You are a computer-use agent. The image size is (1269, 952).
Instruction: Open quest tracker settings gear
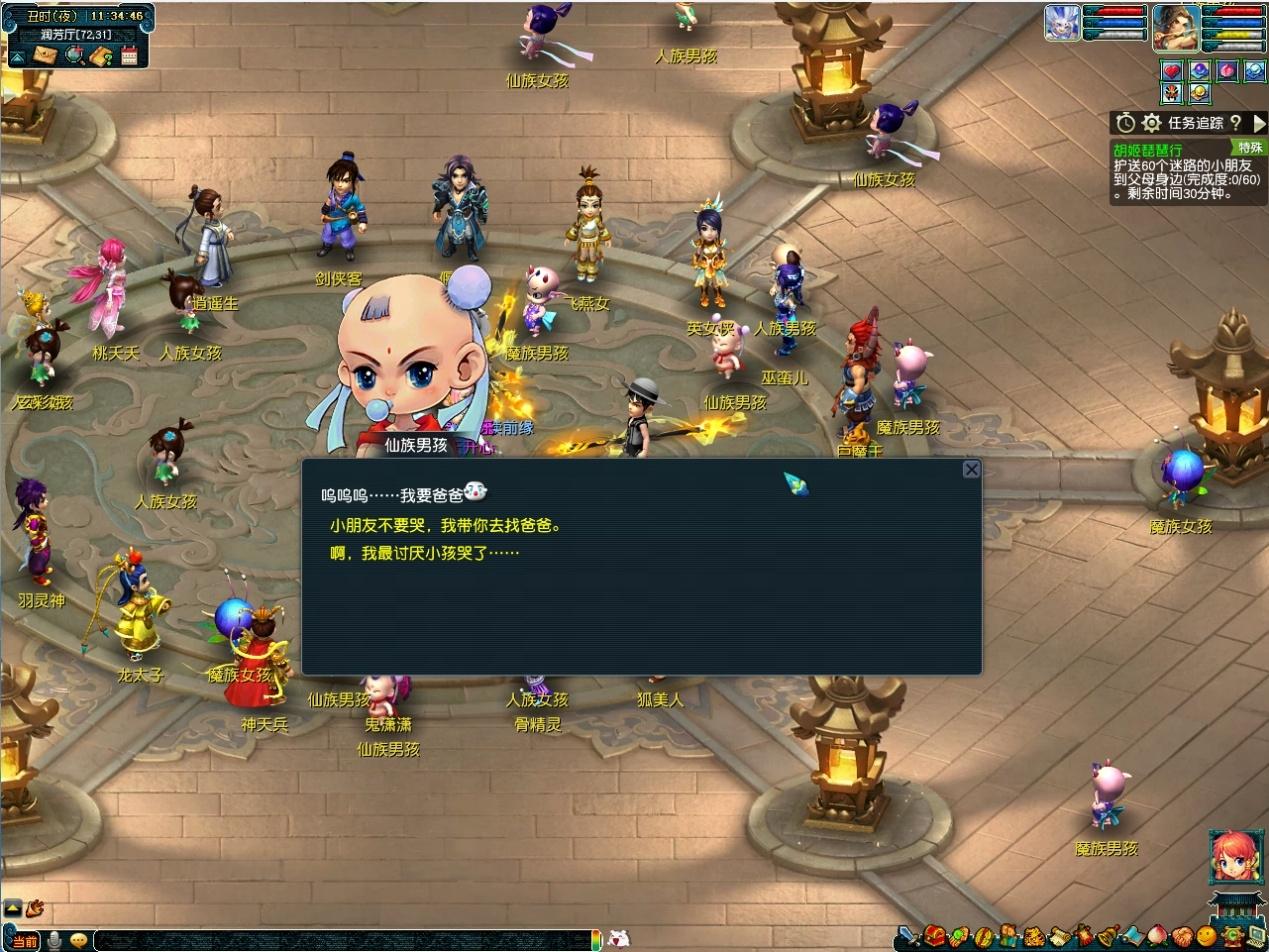[x=1152, y=123]
